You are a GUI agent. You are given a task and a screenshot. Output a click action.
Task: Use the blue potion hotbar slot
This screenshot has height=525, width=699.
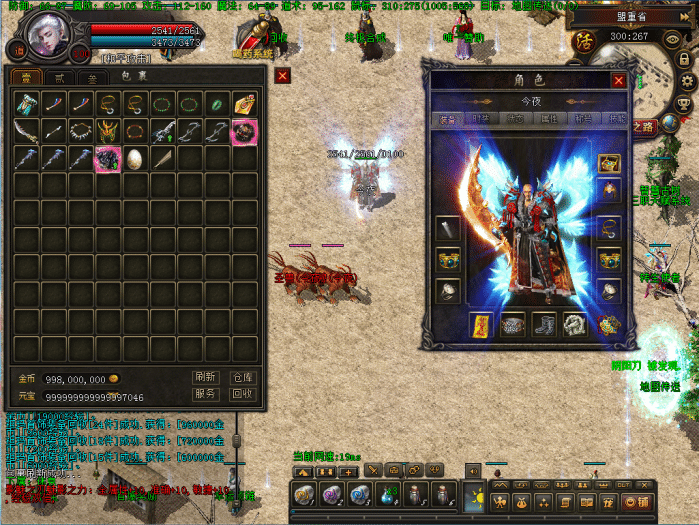pos(388,495)
